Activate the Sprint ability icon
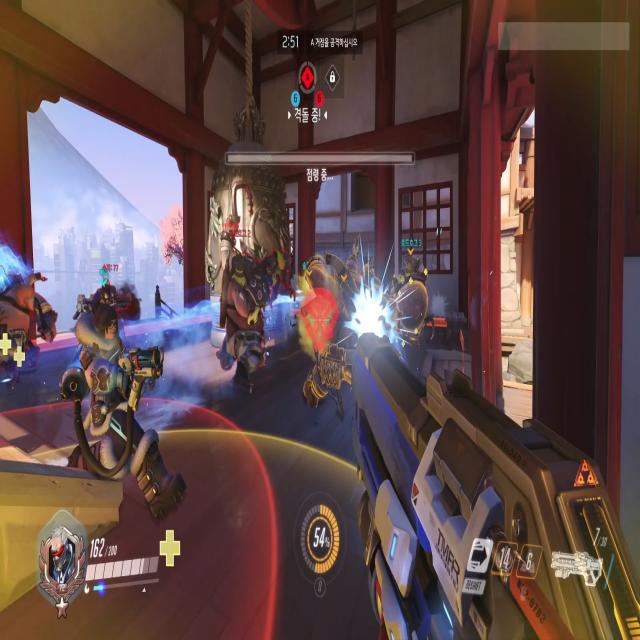Image resolution: width=640 pixels, height=640 pixels. [x=479, y=554]
